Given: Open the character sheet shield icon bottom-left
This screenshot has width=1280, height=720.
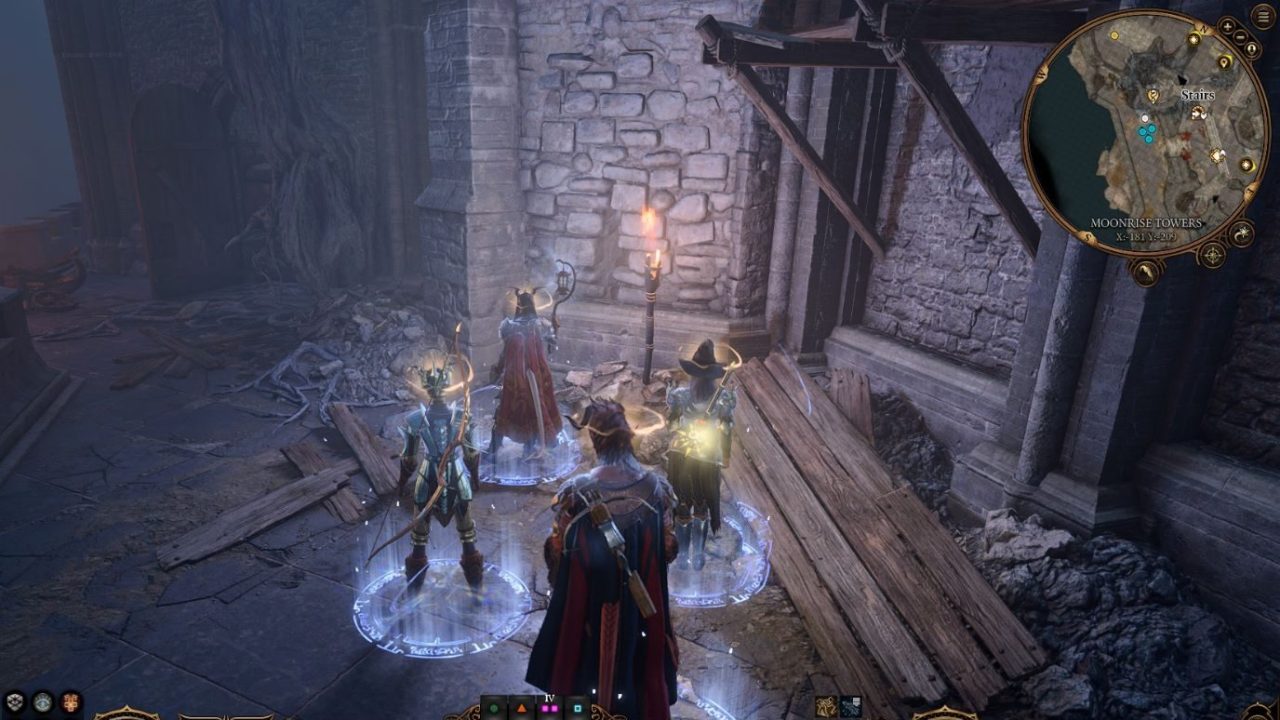Looking at the screenshot, I should coord(14,700).
